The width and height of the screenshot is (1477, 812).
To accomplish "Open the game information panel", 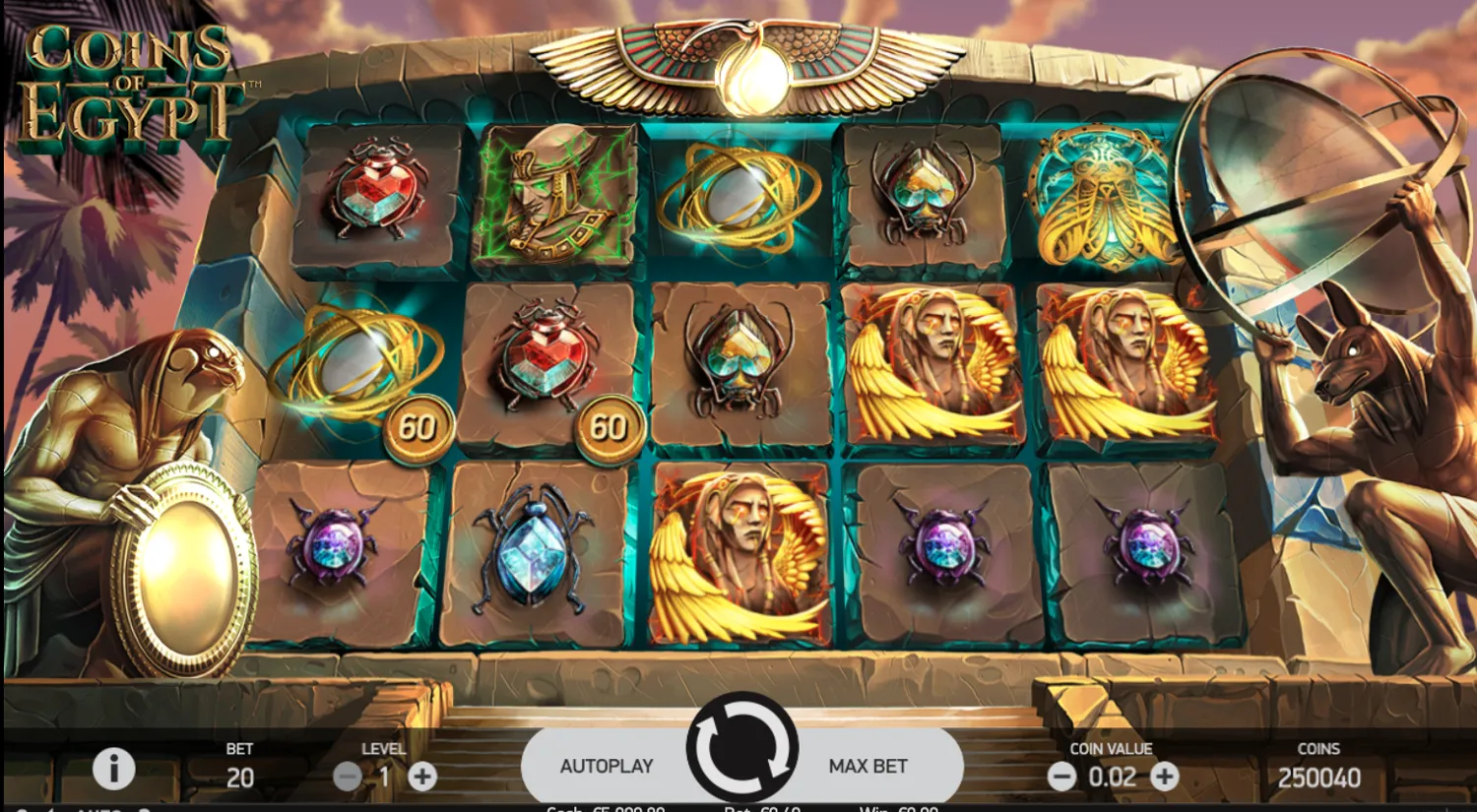I will click(x=116, y=769).
